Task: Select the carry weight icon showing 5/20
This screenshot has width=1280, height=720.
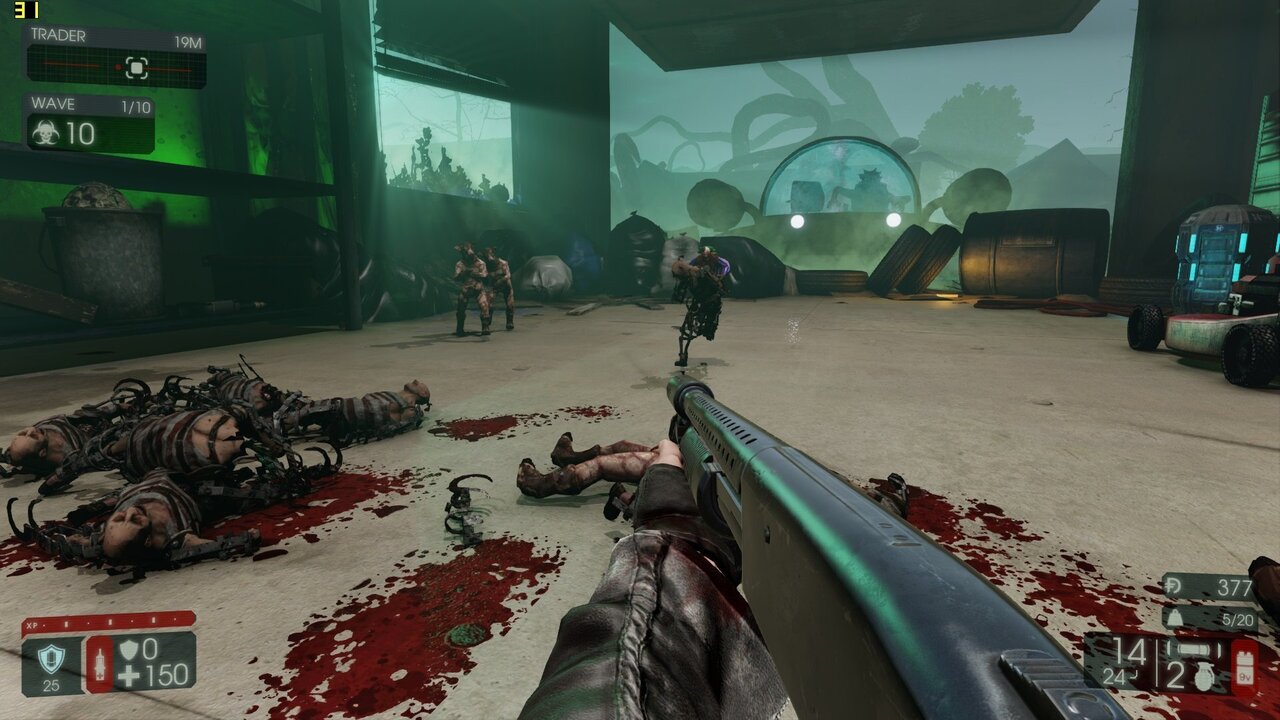Action: tap(1173, 618)
